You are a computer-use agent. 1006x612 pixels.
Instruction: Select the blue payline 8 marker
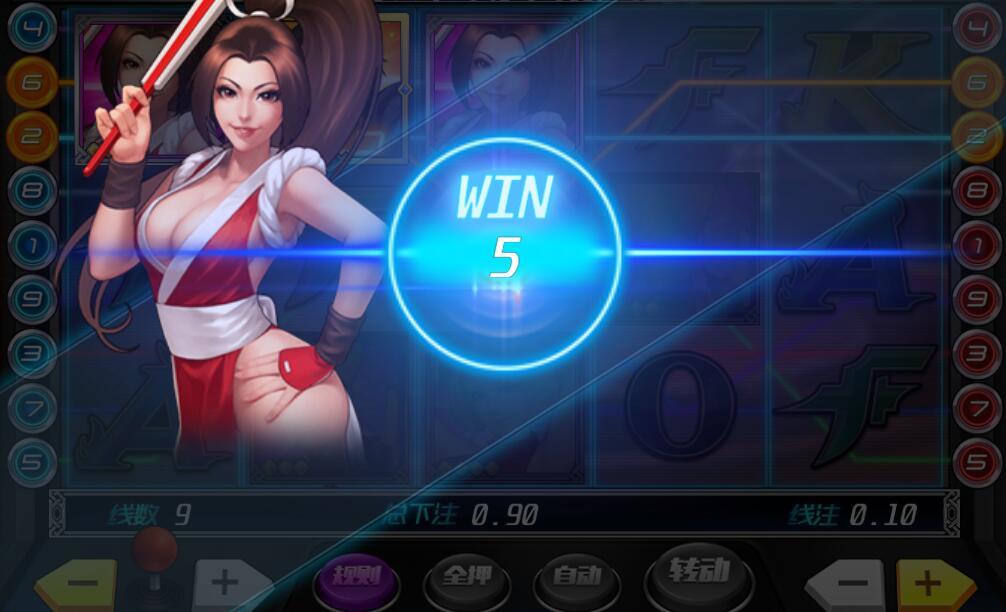[31, 189]
